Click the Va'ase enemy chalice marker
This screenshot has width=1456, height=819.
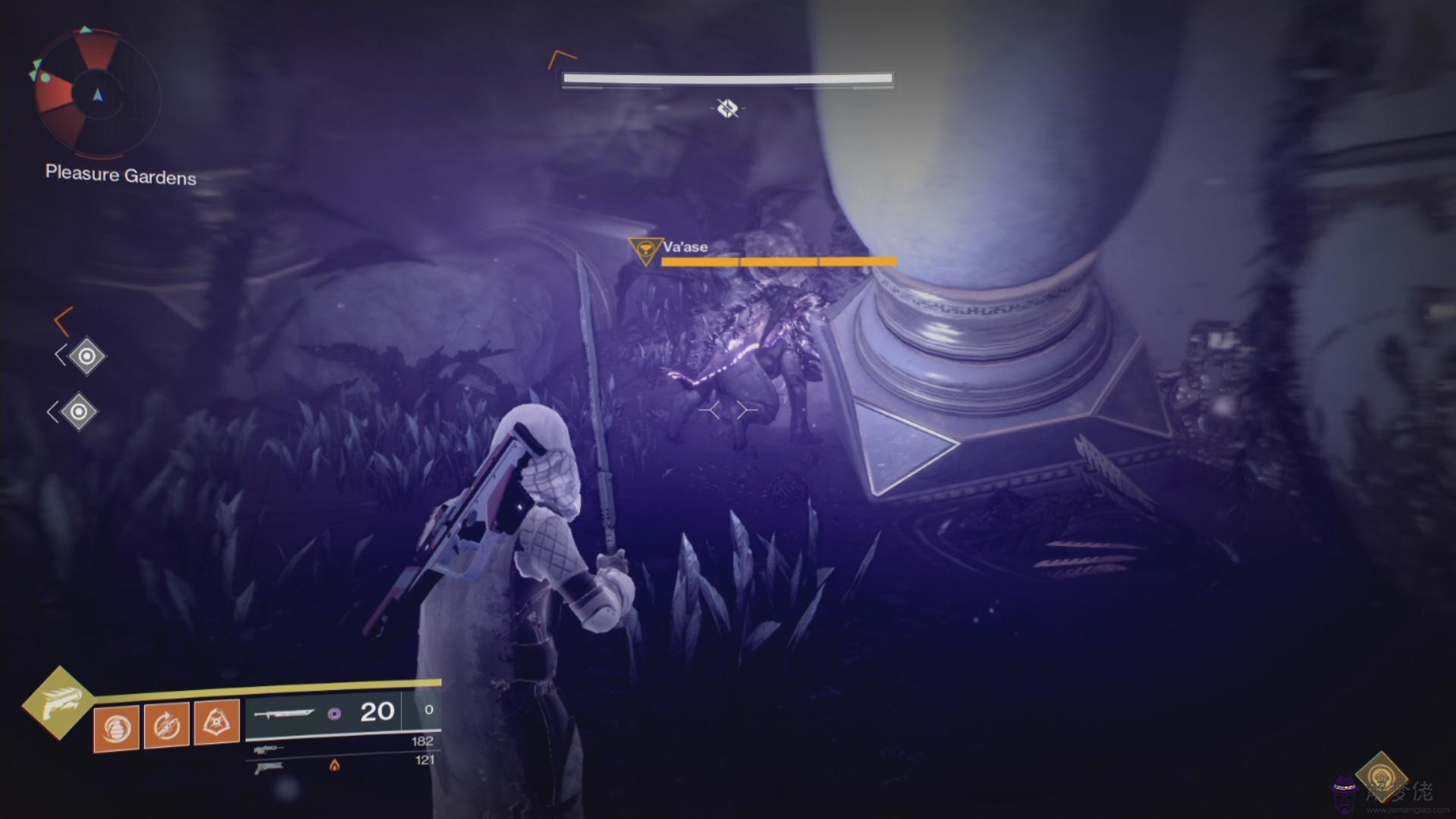click(645, 249)
